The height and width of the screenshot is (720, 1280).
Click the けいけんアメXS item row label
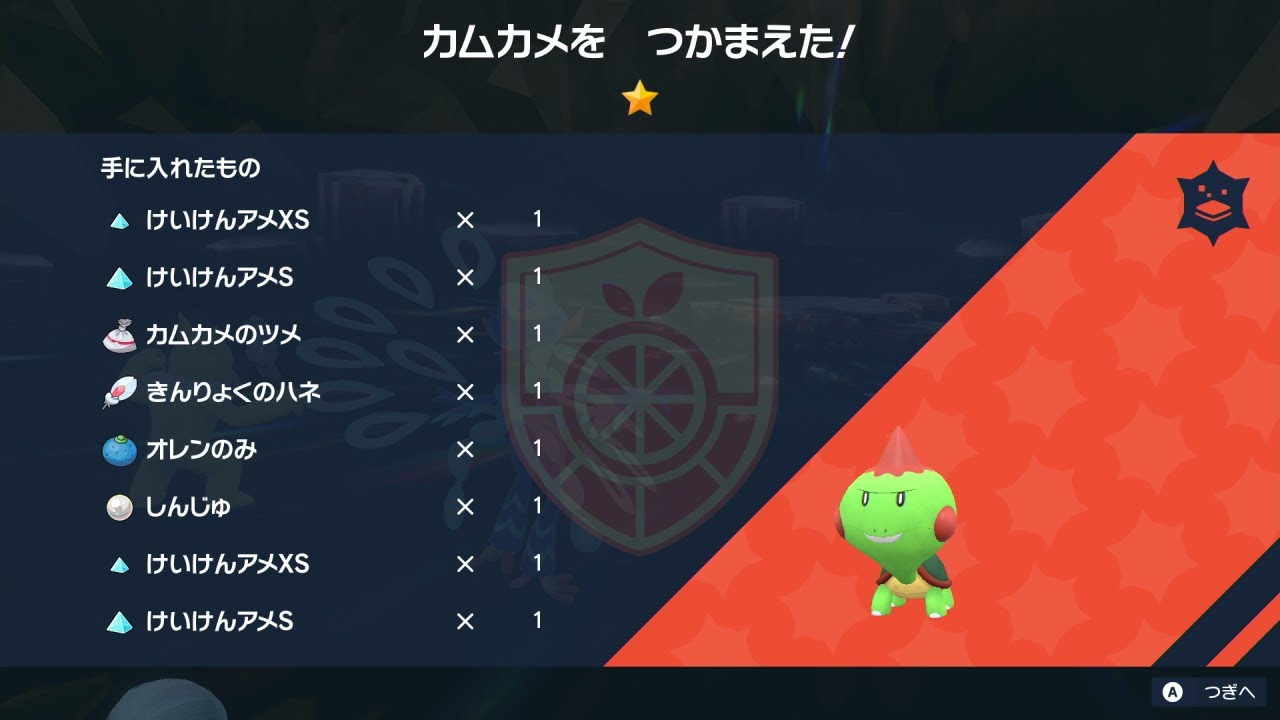click(x=223, y=221)
